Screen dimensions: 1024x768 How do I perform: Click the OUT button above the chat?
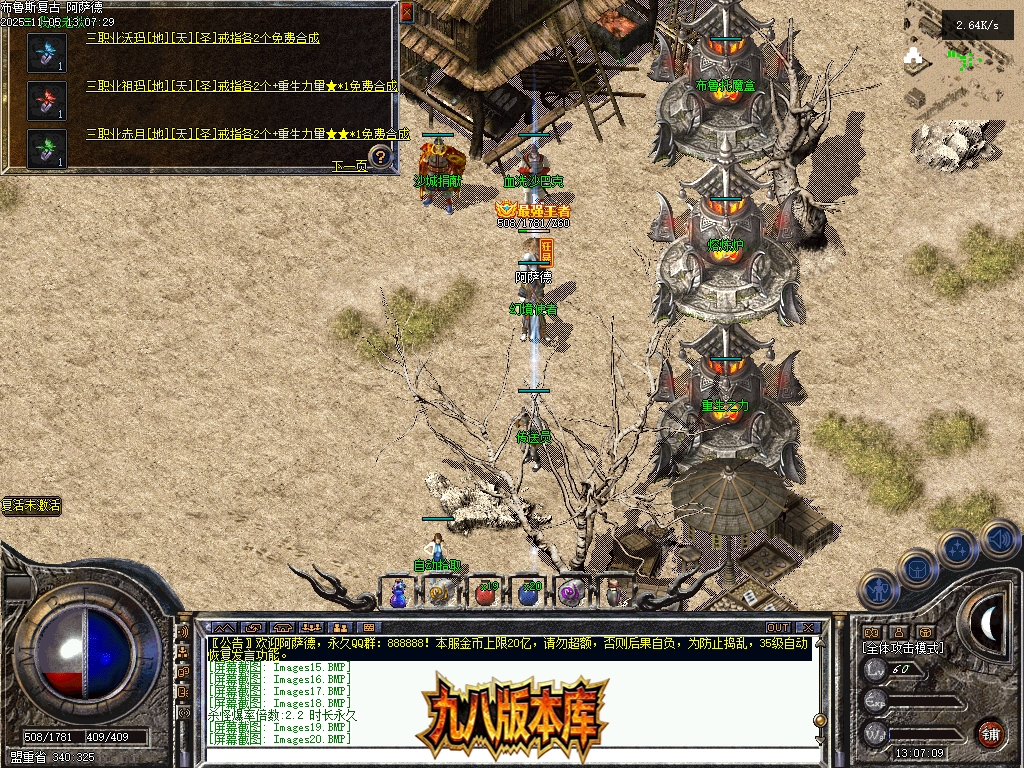click(x=778, y=627)
